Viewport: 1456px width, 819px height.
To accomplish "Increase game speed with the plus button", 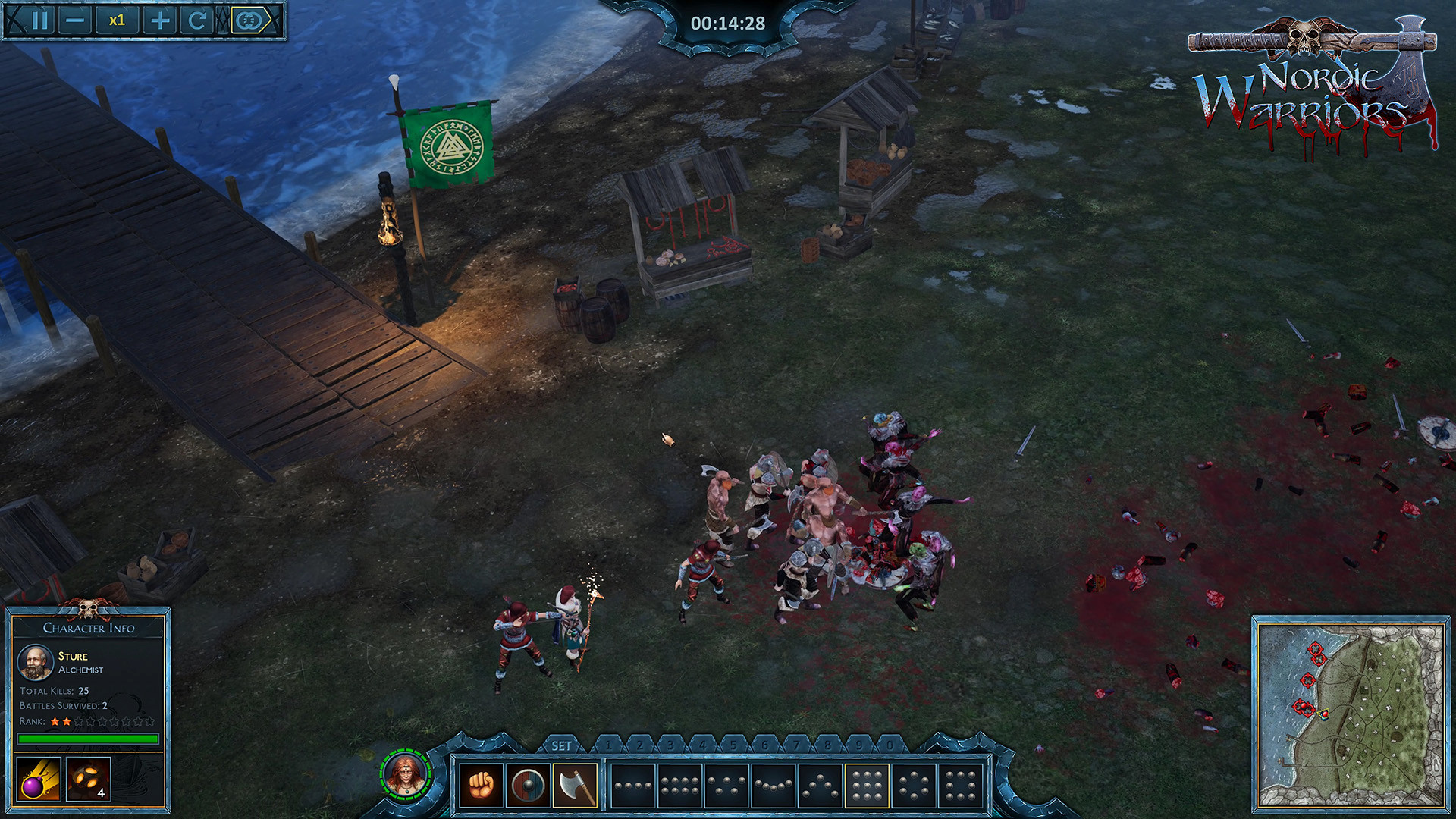I will [160, 20].
